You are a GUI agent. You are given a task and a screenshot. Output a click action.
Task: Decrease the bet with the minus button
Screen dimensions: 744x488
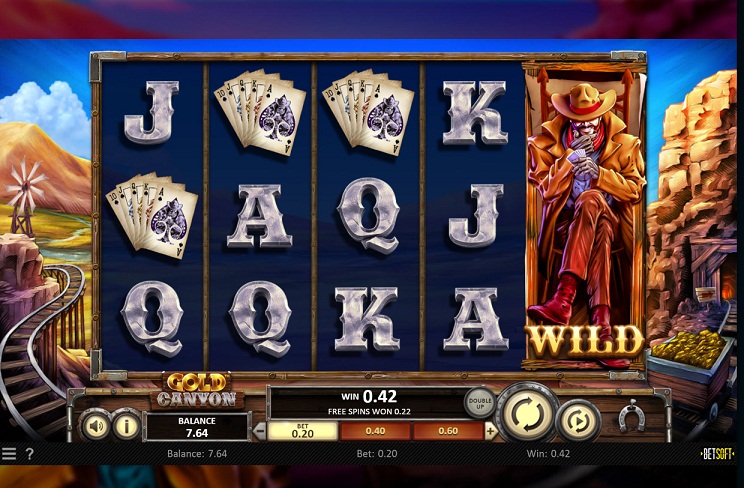coord(259,431)
